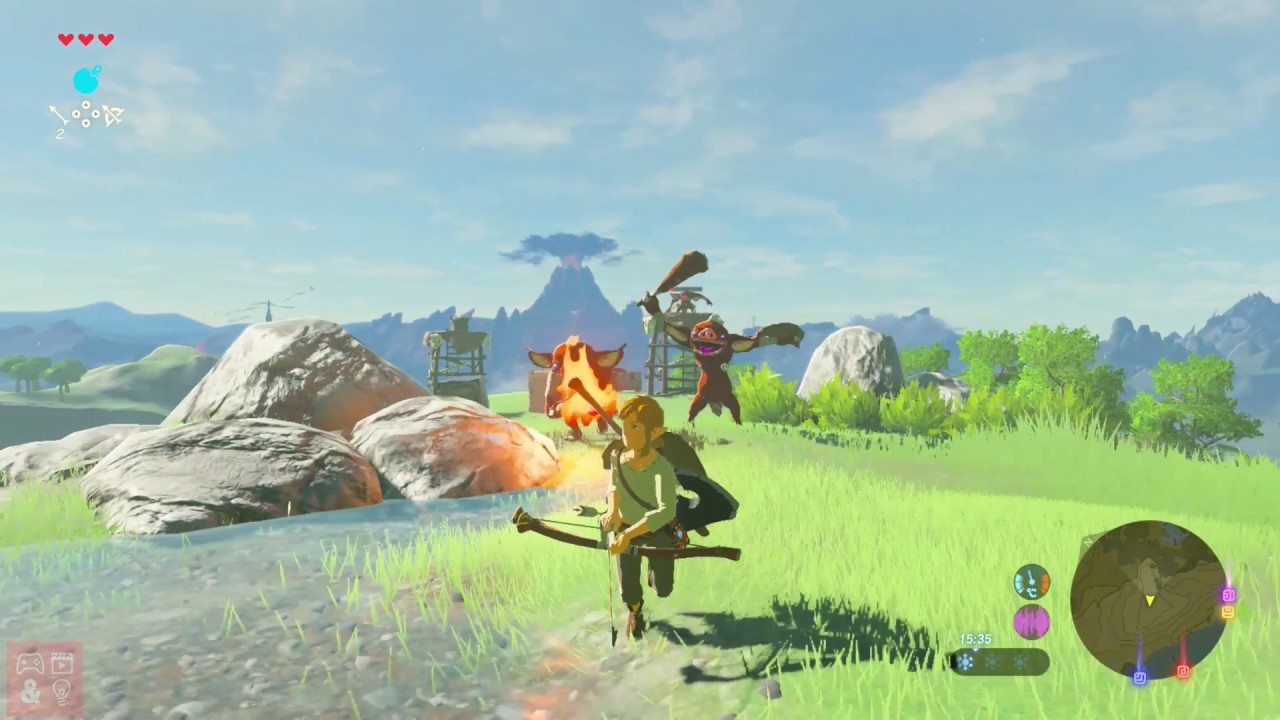Select the Remote Bomb rune icon
Screen dimensions: 1280x720
coord(86,80)
